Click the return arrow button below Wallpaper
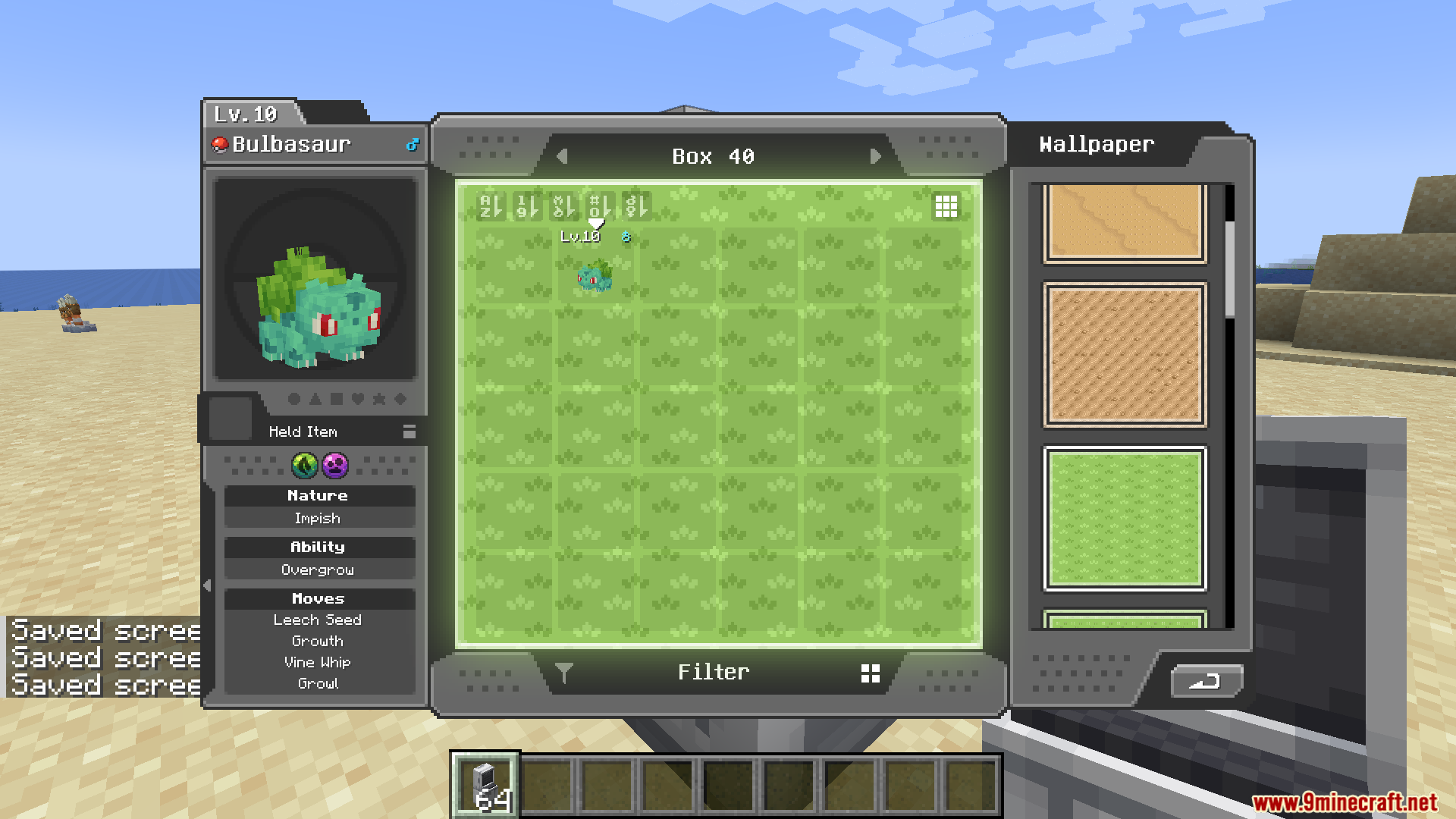 click(x=1206, y=682)
